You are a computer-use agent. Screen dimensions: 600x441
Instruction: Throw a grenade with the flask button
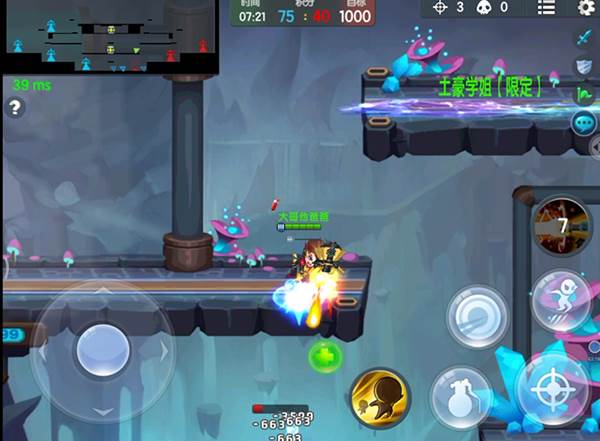tap(461, 396)
